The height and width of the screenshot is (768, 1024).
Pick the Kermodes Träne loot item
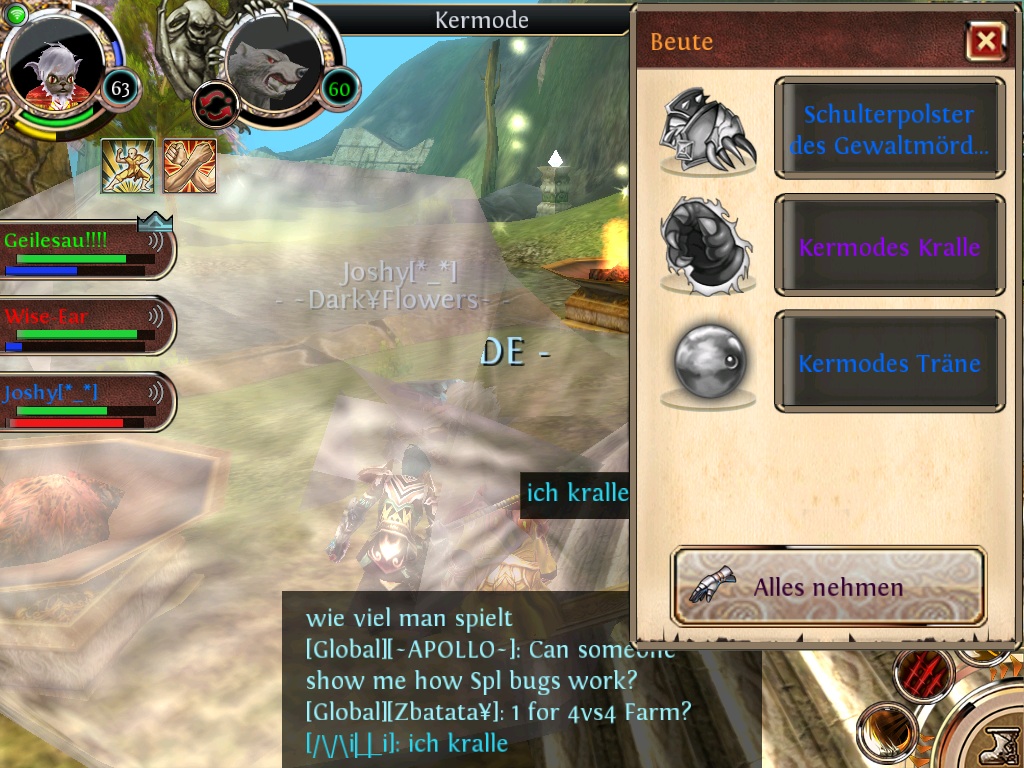tap(889, 363)
